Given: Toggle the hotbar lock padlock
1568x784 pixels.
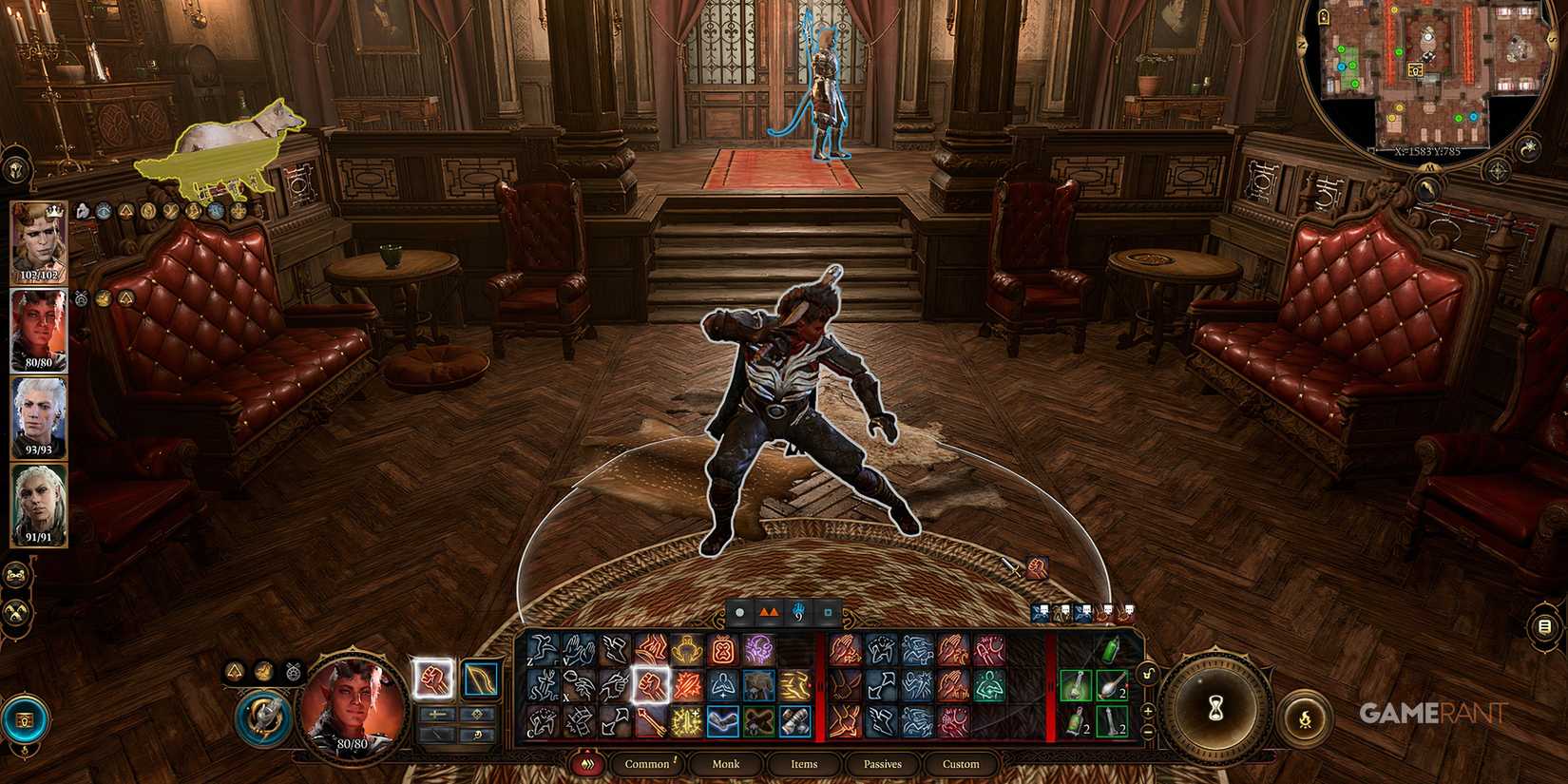Looking at the screenshot, I should (1147, 673).
